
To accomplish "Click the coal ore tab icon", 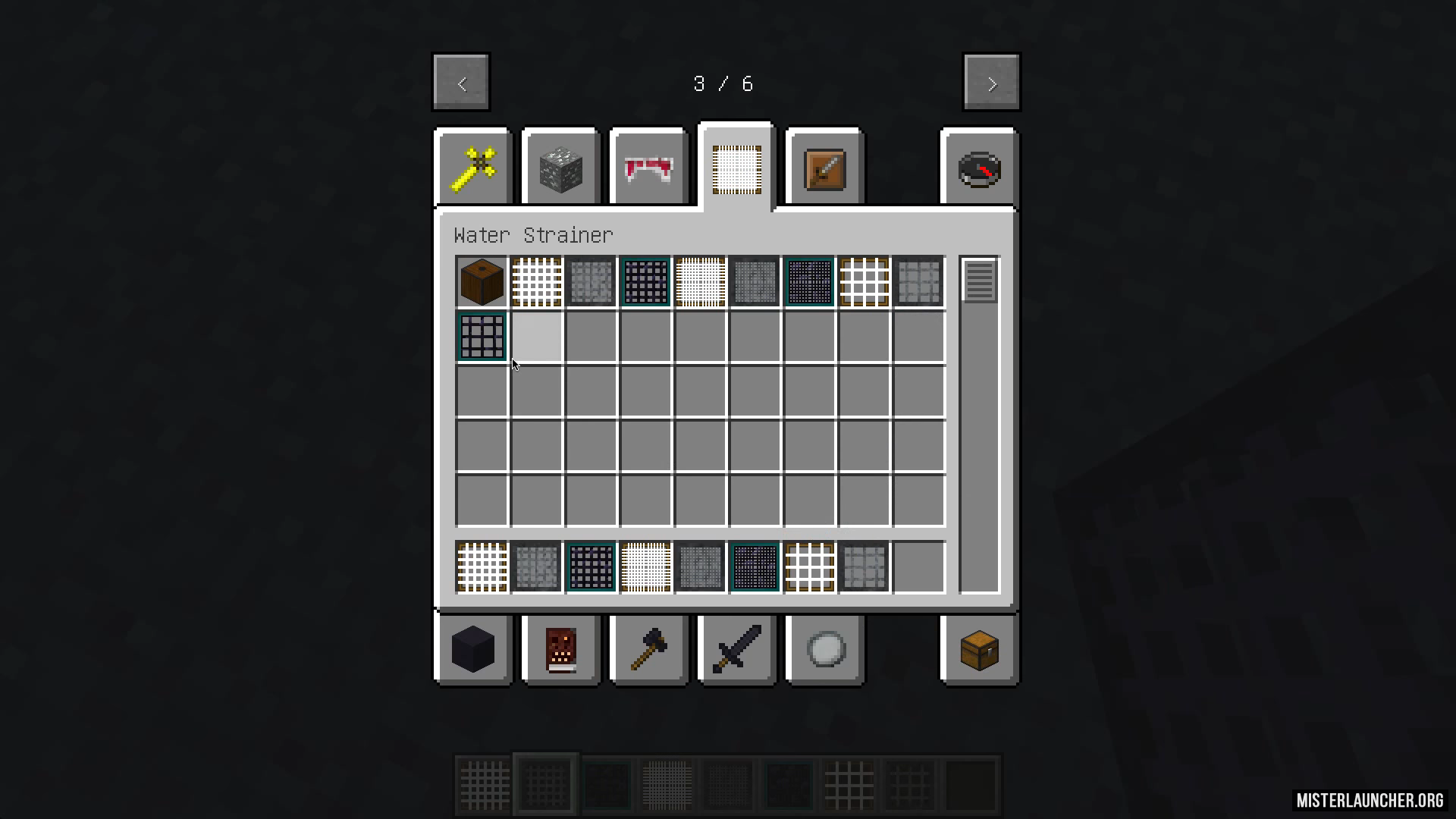I will pos(560,167).
